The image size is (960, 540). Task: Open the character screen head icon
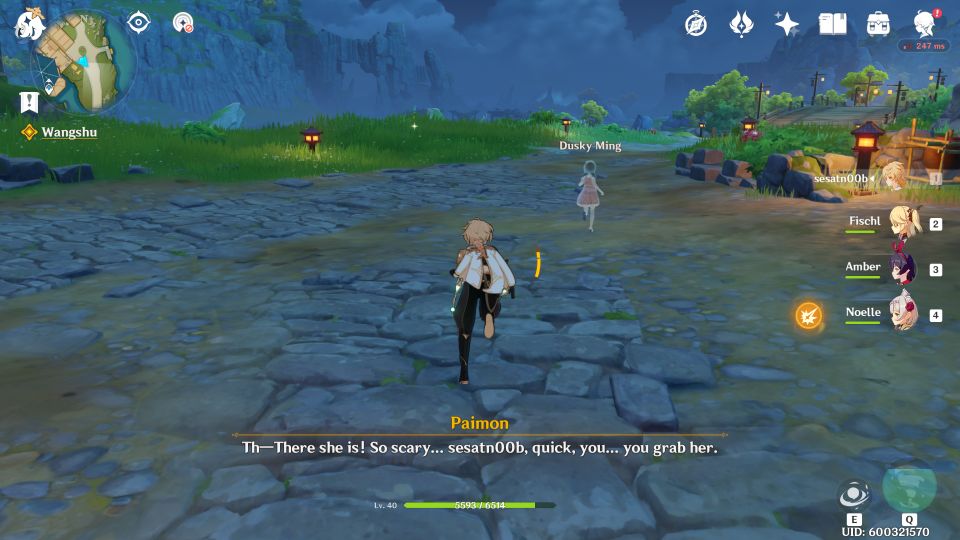[924, 24]
